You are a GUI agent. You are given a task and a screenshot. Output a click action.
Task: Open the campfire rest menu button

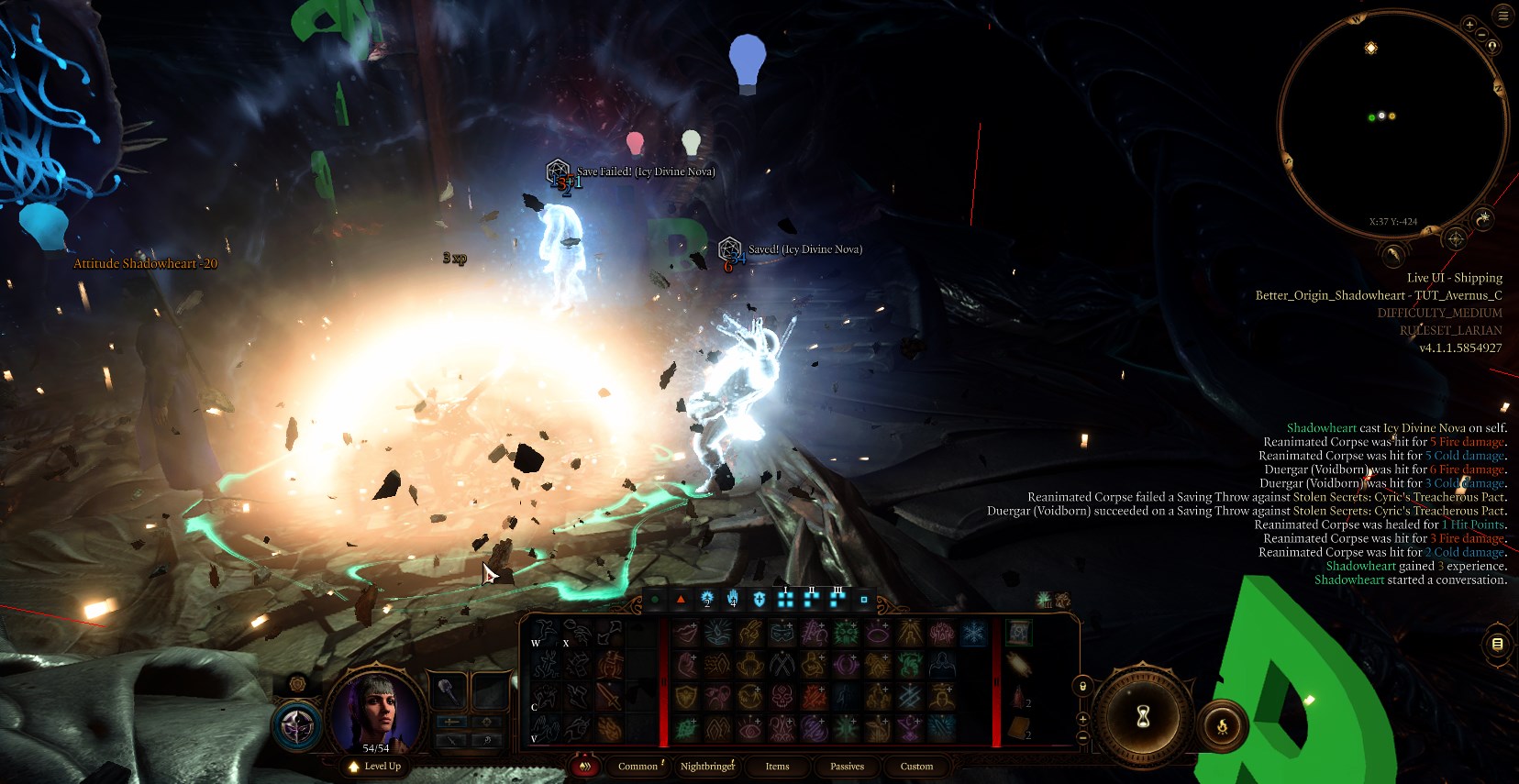click(x=1222, y=726)
